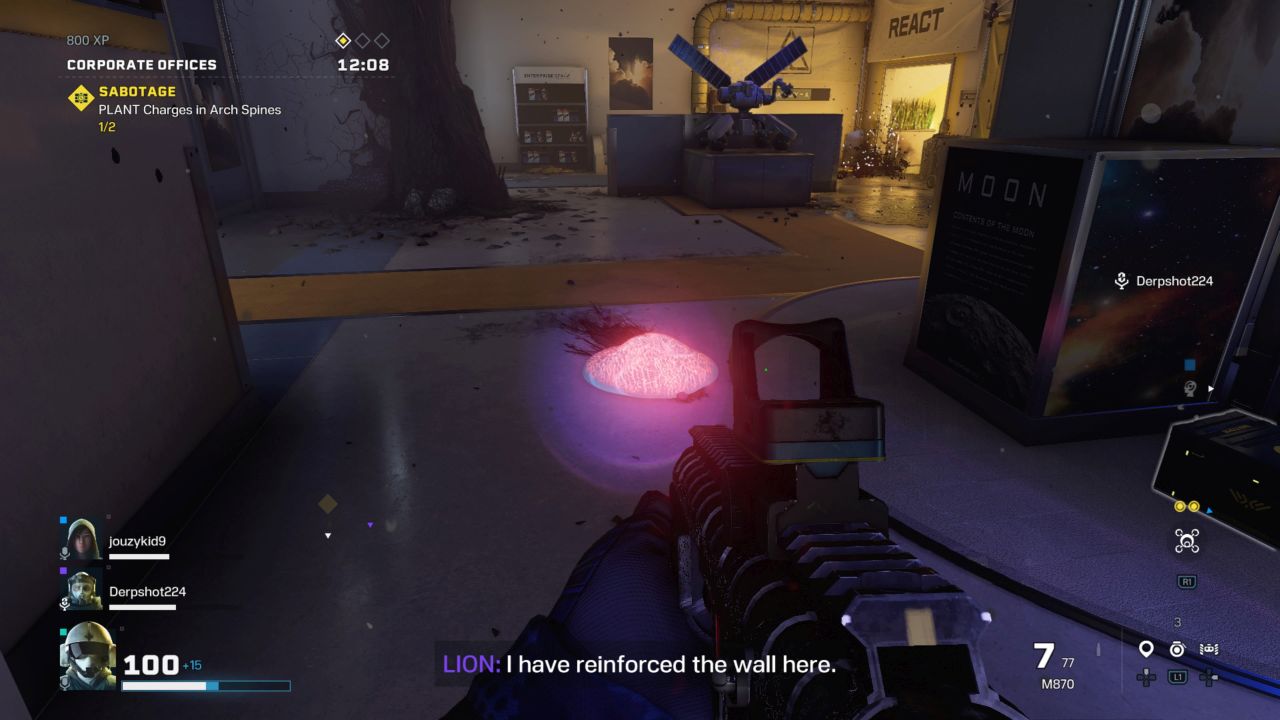Select the map ping location pin icon
Viewport: 1280px width, 720px height.
(x=1145, y=648)
